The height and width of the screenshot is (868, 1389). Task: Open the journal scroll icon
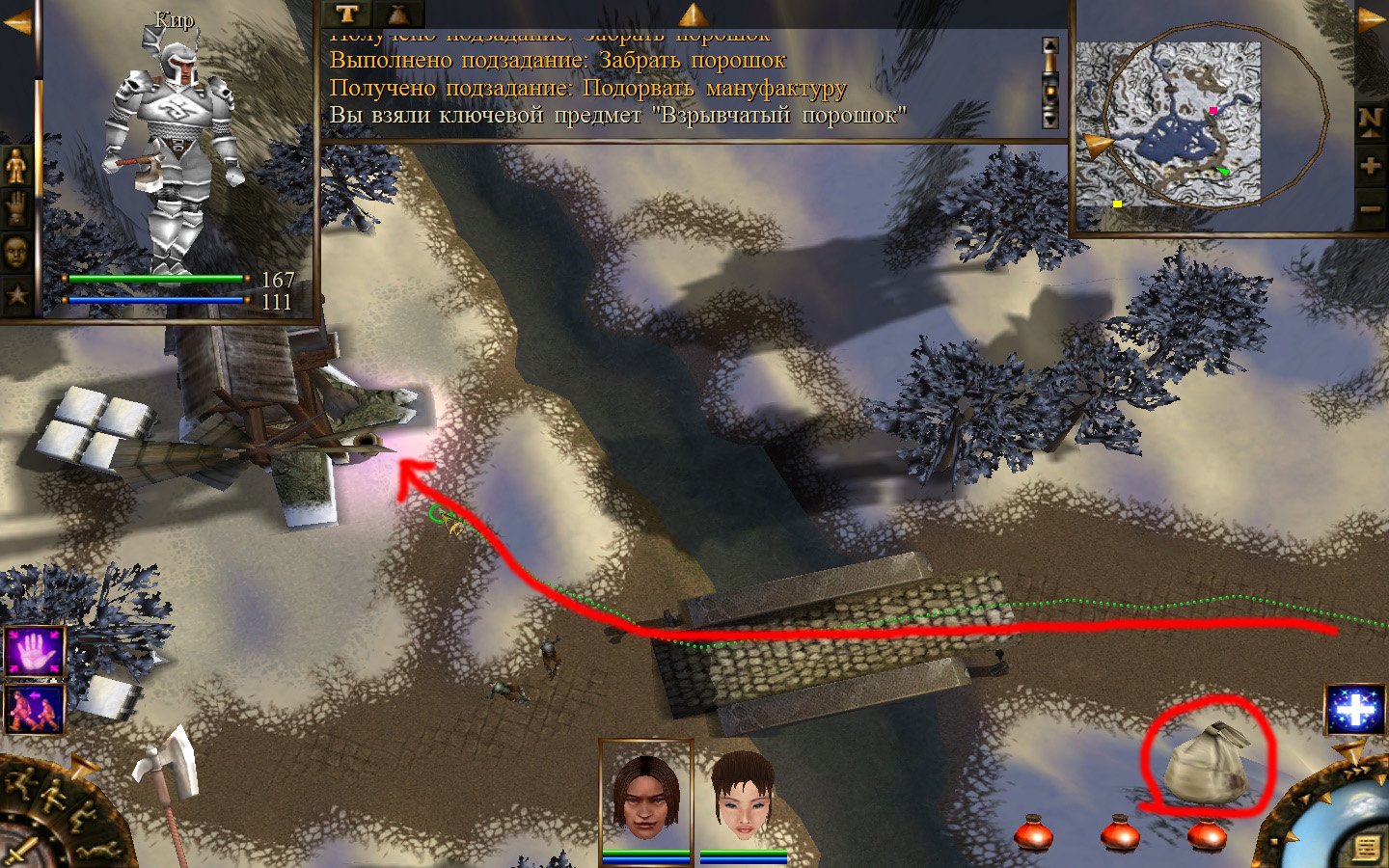[x=1366, y=848]
